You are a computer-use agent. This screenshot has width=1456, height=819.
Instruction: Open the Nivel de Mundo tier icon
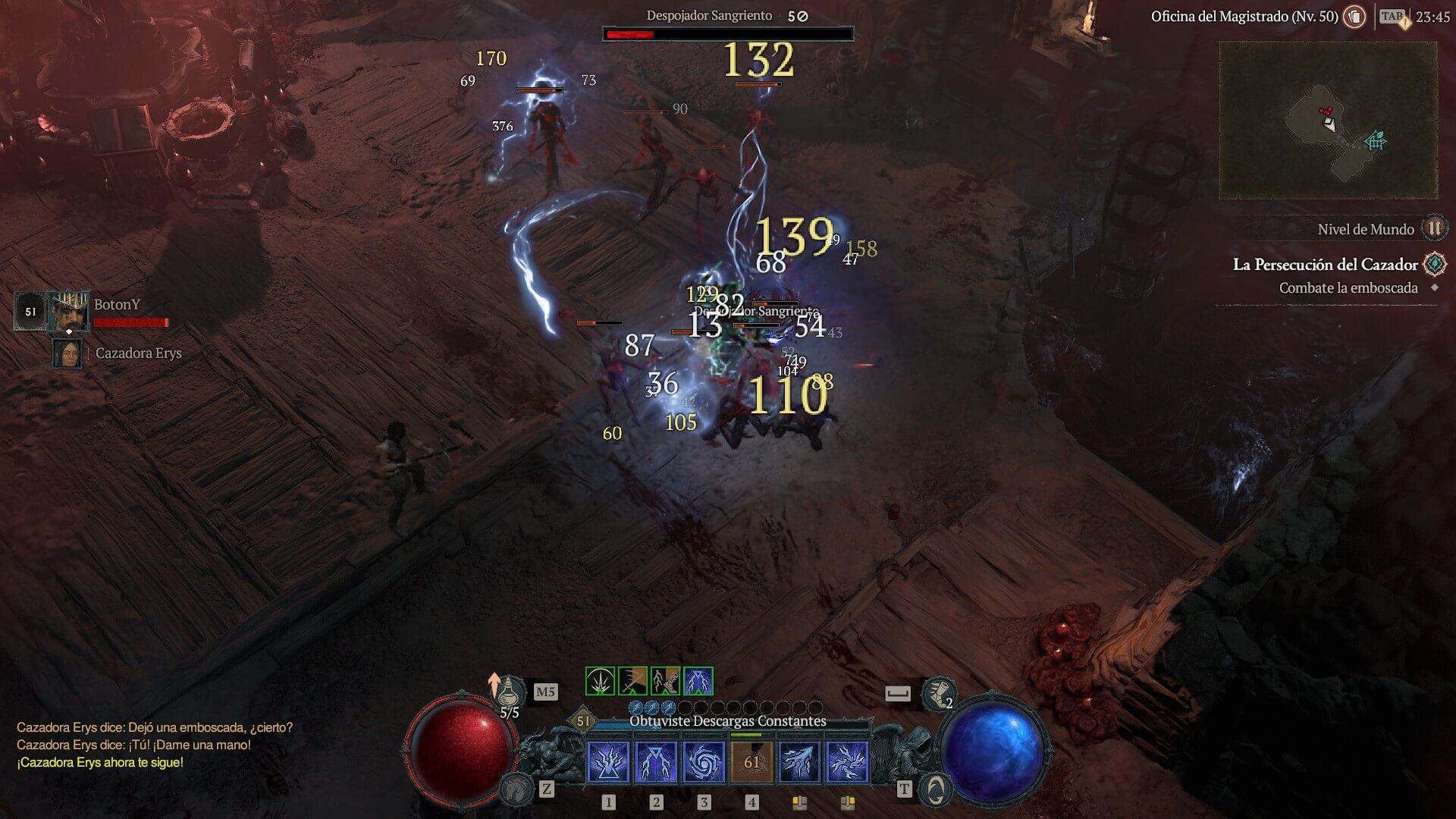coord(1434,227)
